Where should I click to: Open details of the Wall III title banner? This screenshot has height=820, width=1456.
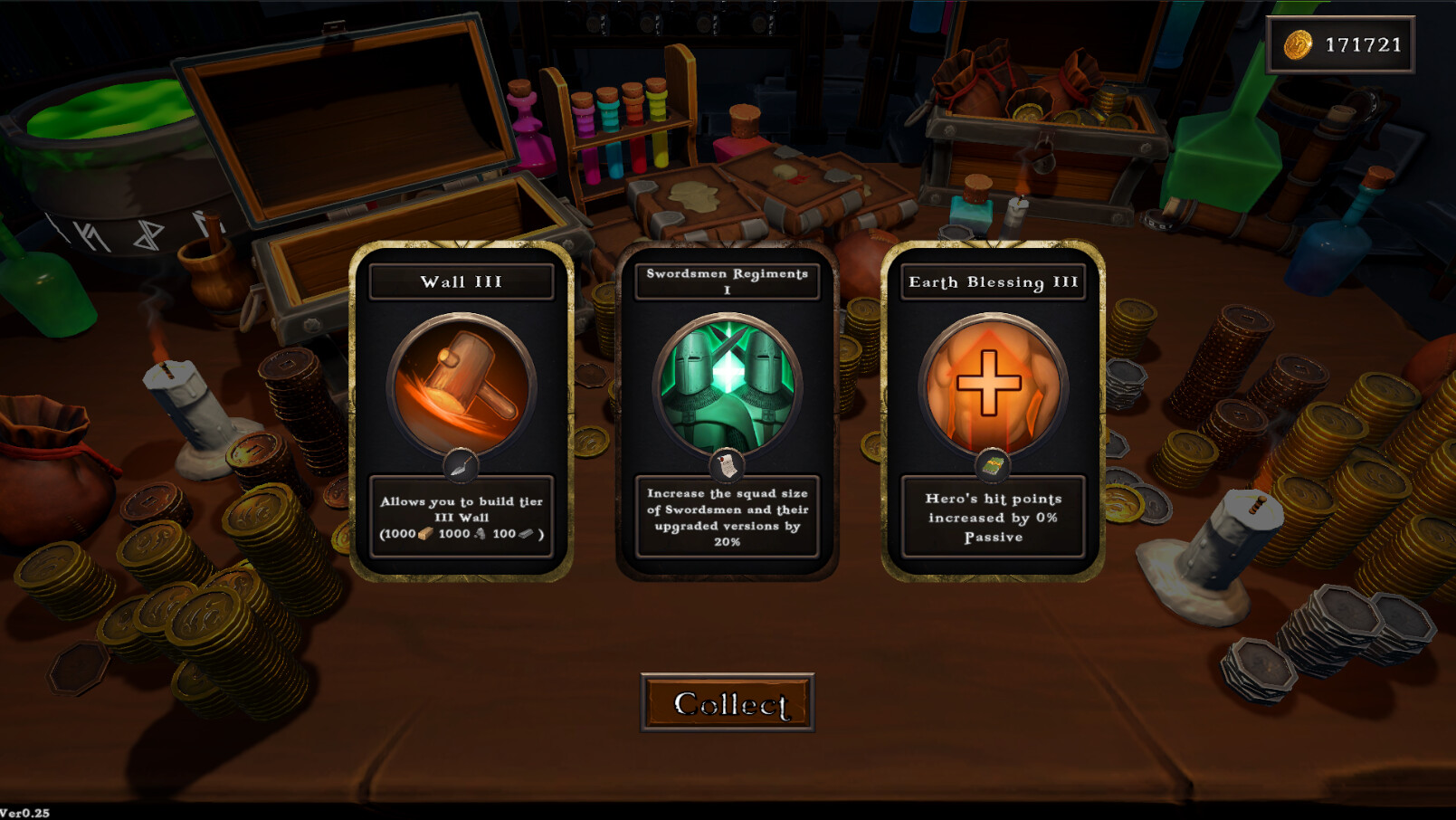[462, 281]
